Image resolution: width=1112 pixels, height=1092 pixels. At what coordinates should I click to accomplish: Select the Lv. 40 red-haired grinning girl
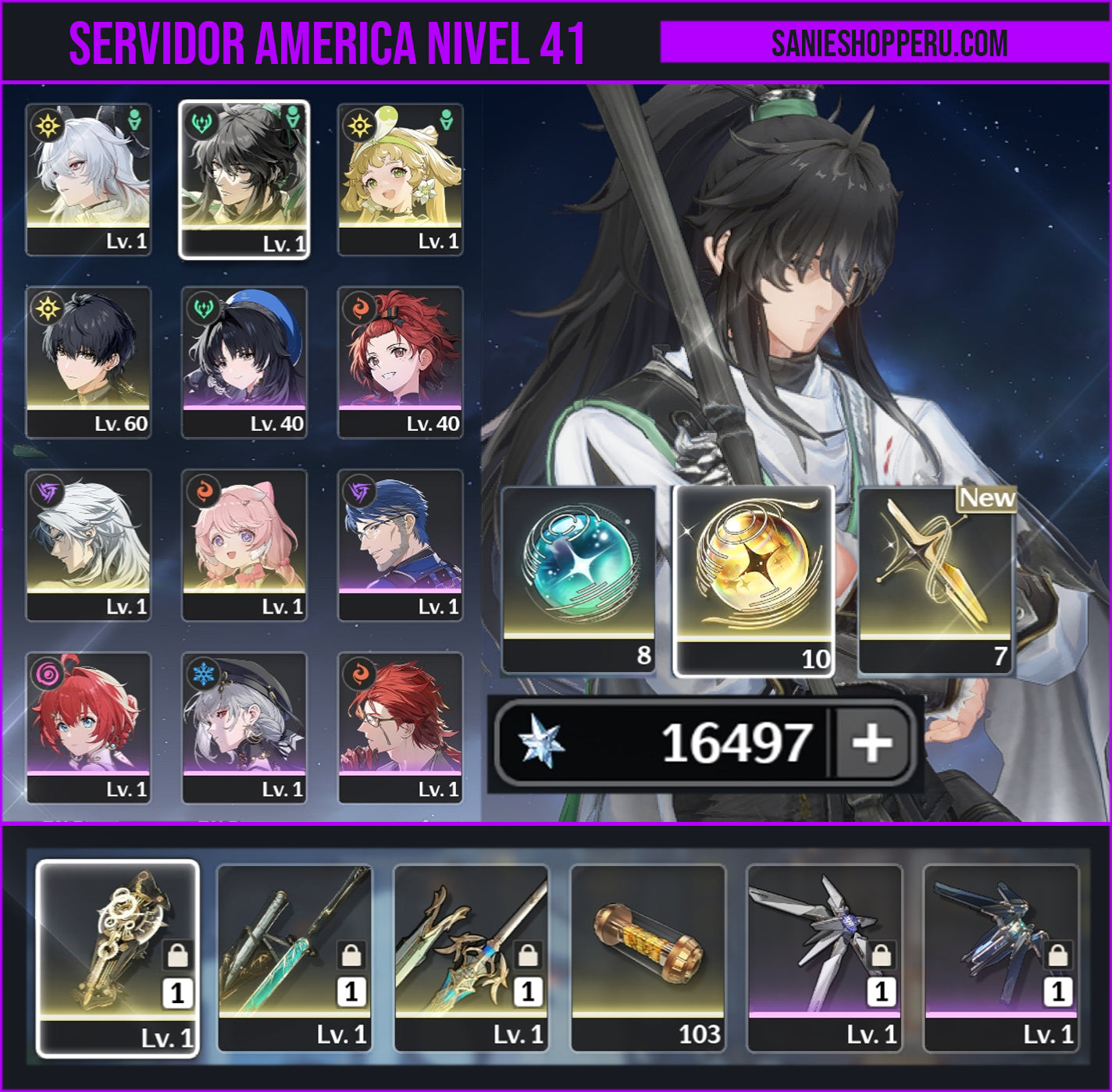coord(401,361)
